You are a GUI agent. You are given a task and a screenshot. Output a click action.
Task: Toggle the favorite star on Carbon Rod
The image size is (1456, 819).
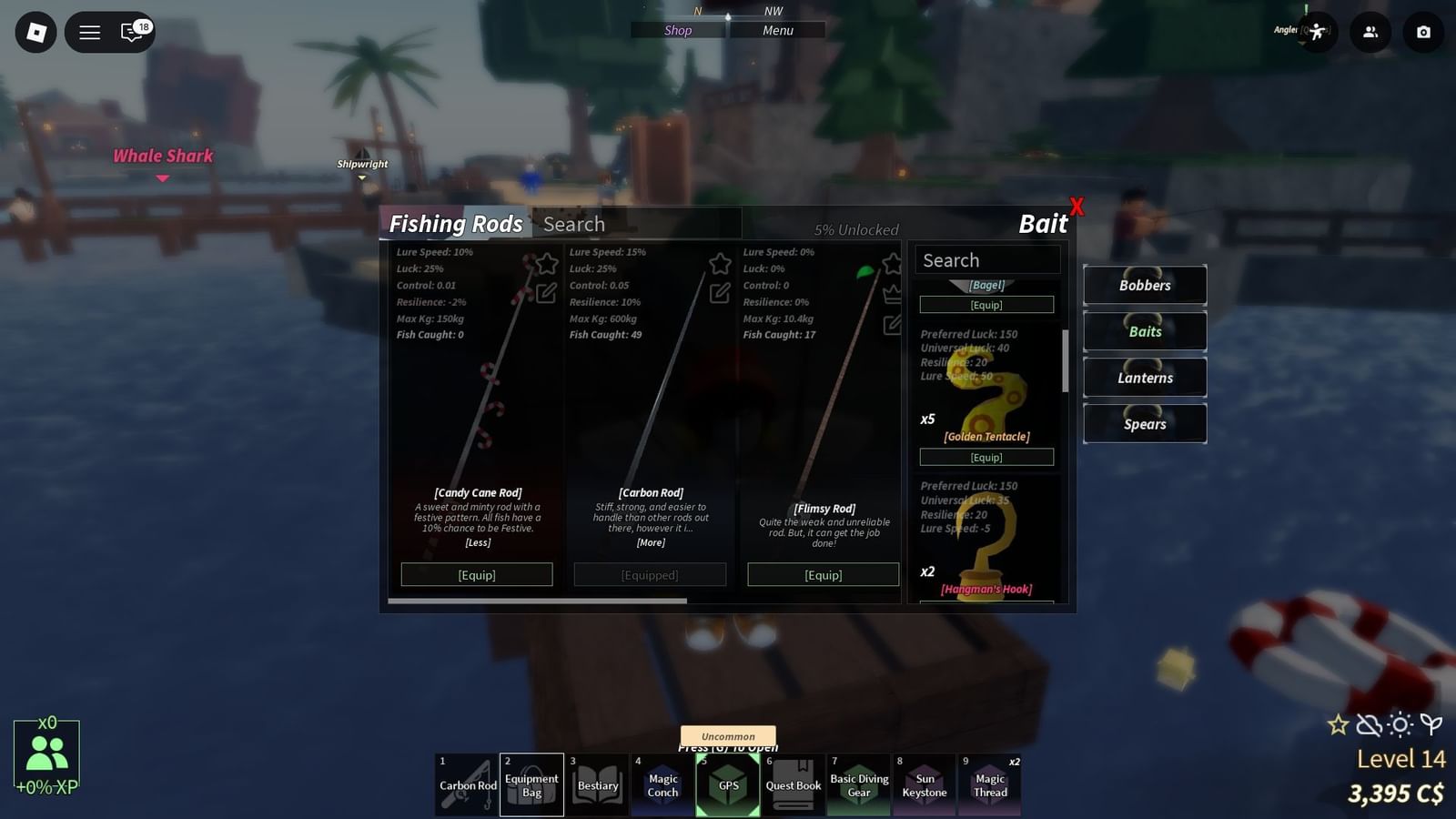click(719, 264)
